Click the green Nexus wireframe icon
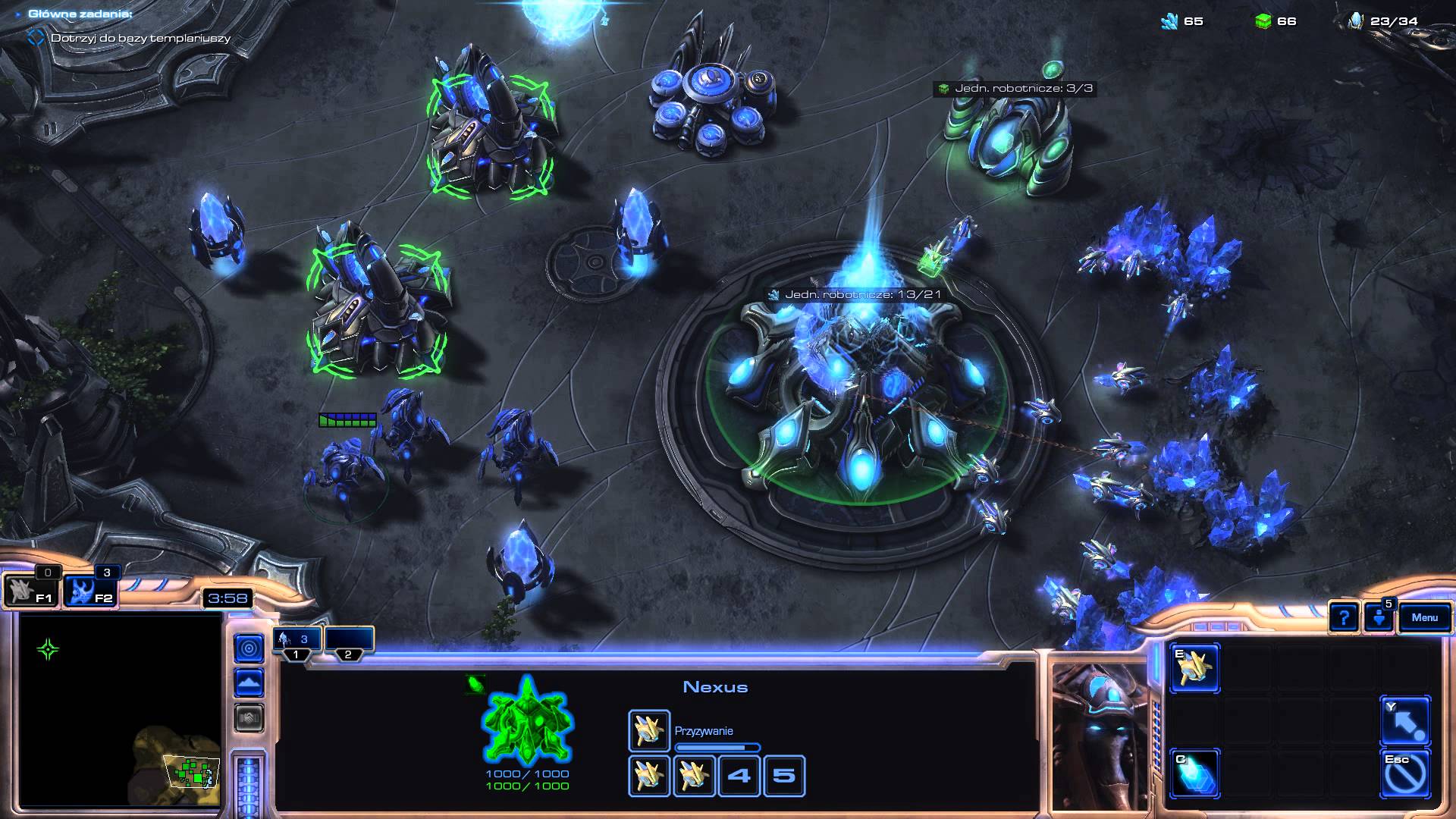The width and height of the screenshot is (1456, 819). [x=527, y=721]
